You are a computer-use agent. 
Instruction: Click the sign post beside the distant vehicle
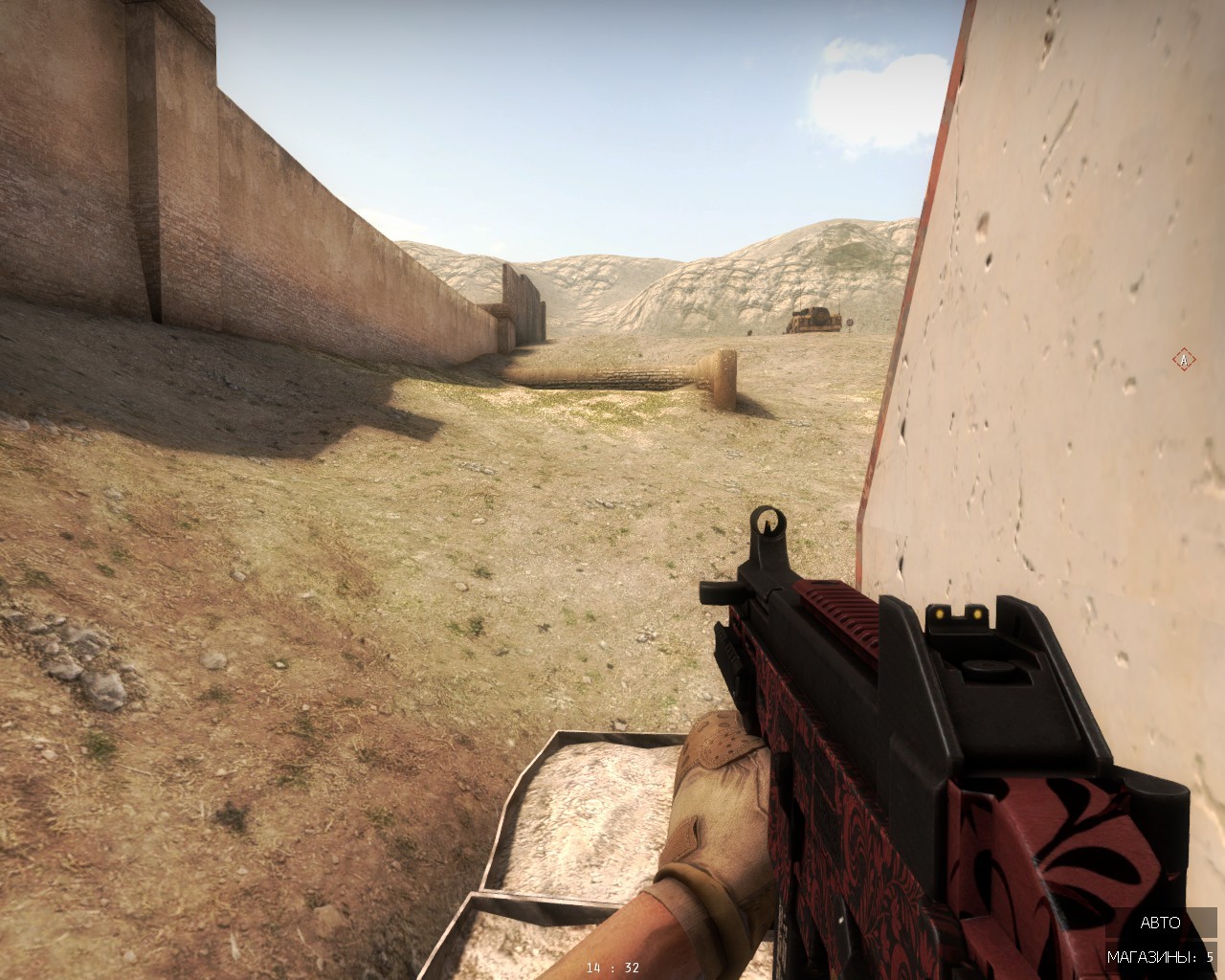[850, 322]
